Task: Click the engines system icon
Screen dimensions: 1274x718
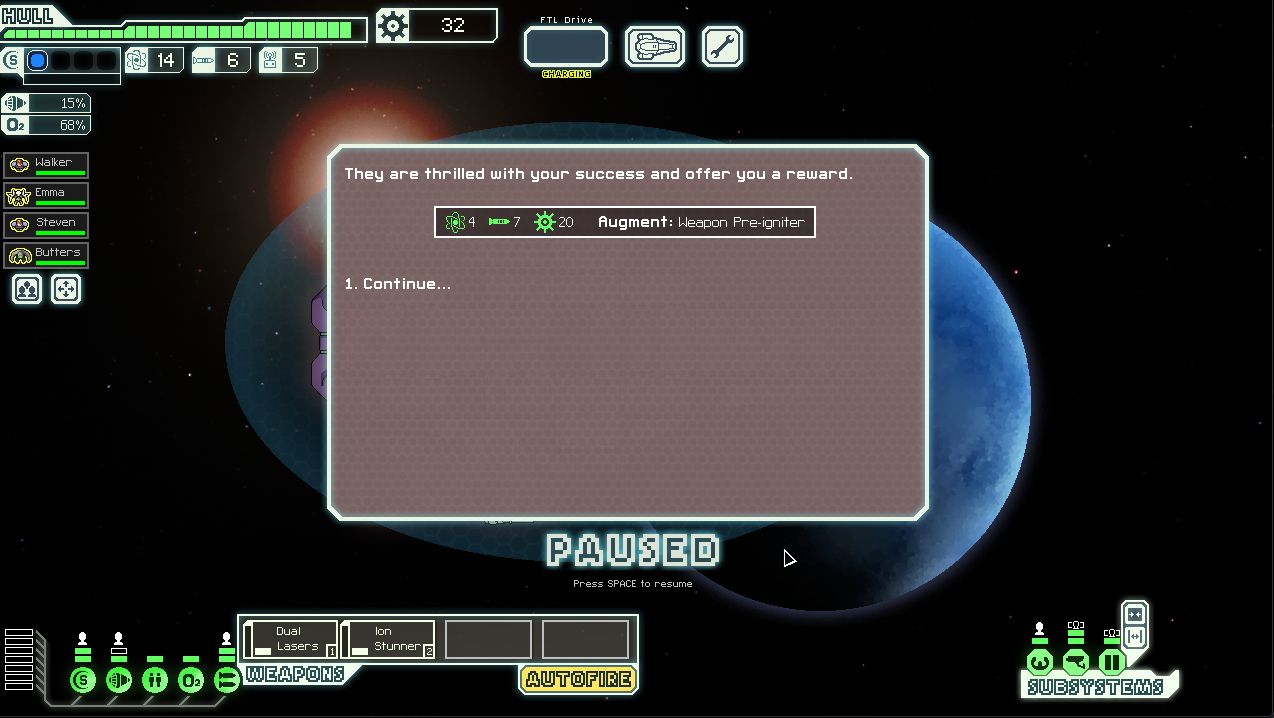Action: coord(119,681)
